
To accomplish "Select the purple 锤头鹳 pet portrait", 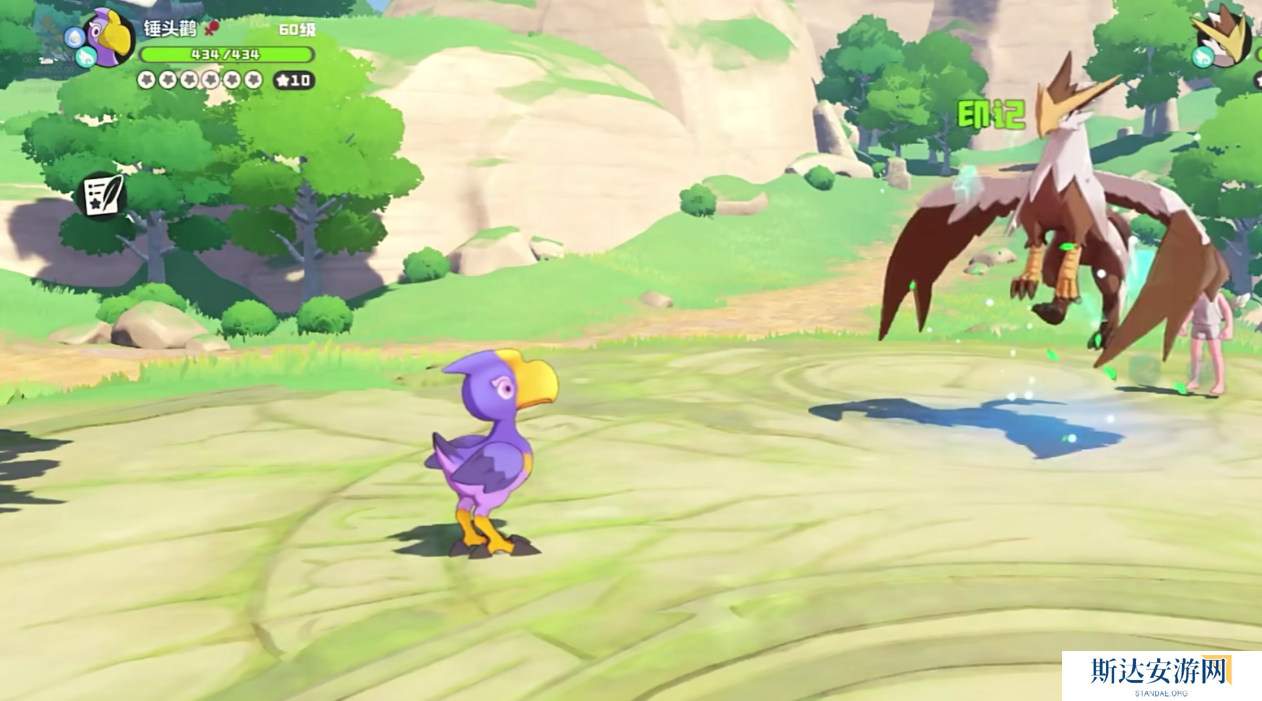I will pyautogui.click(x=109, y=37).
